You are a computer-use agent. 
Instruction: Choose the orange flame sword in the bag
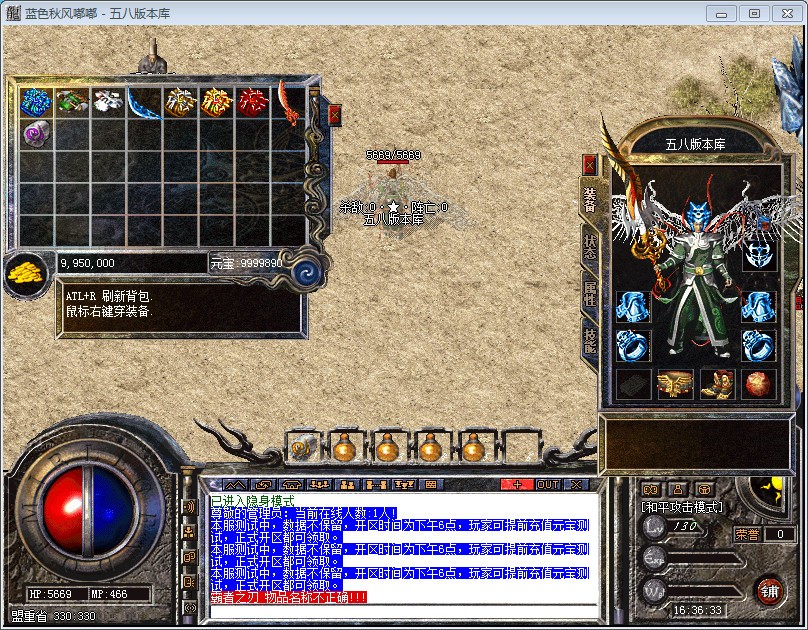(x=289, y=102)
